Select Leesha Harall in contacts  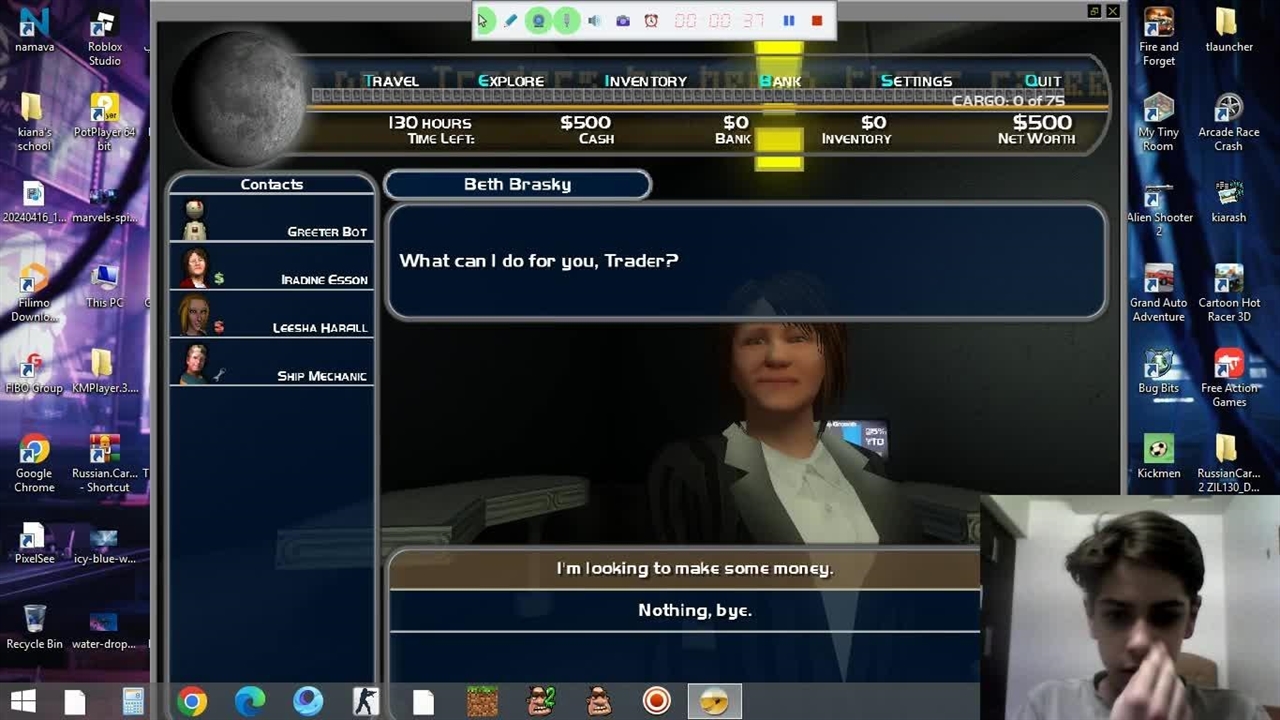(272, 316)
